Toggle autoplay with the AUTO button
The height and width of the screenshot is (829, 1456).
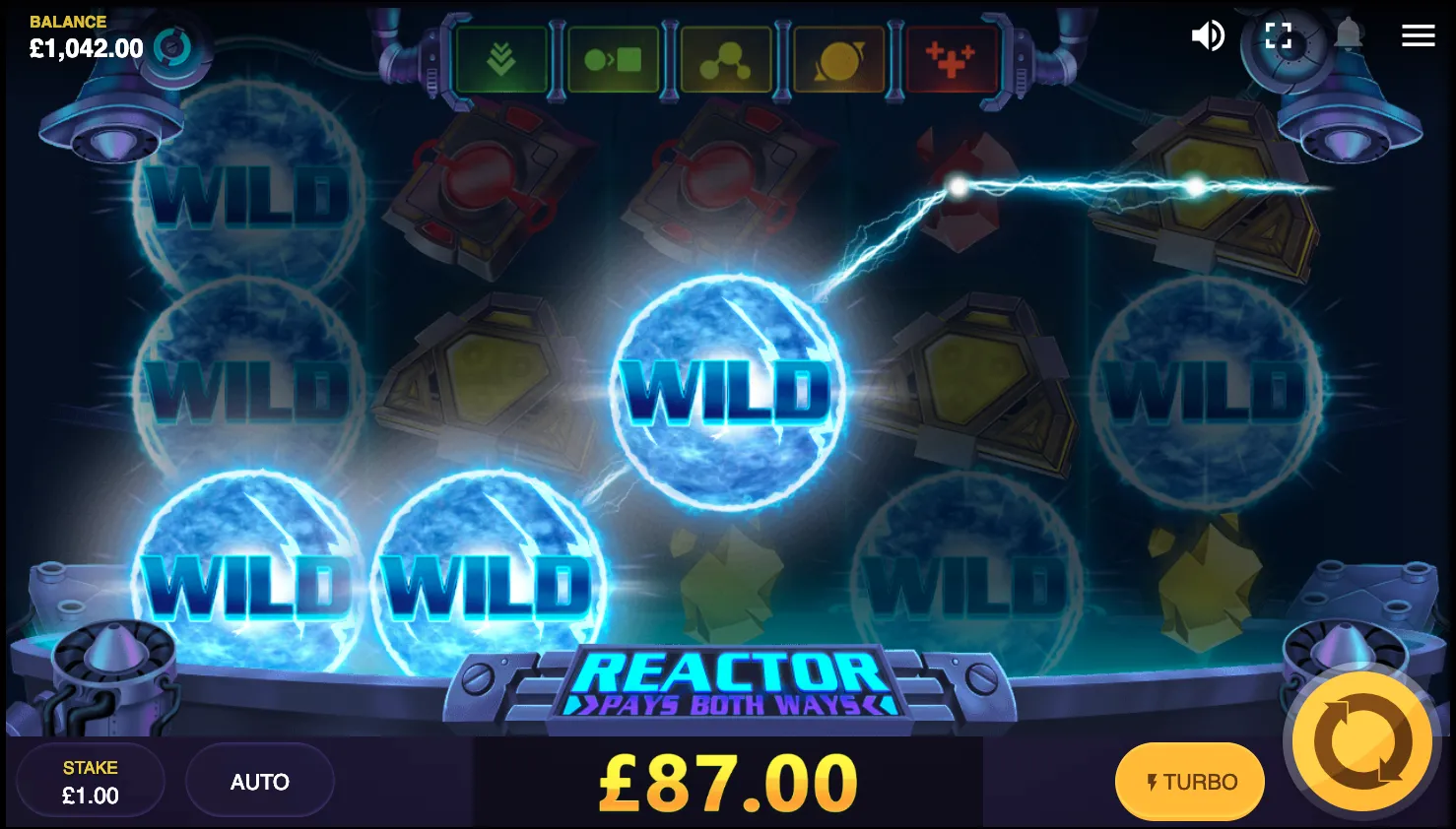point(259,781)
